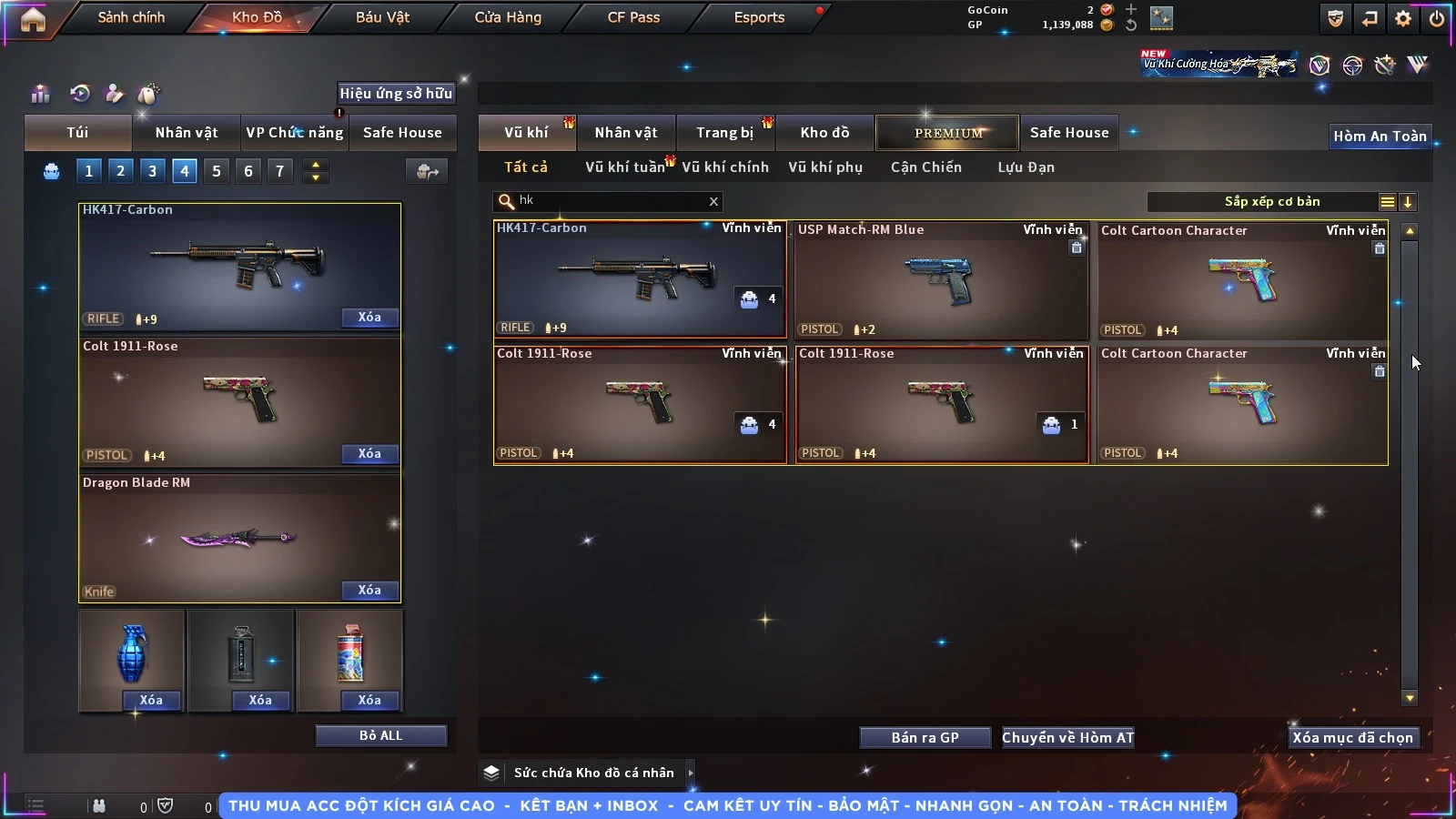This screenshot has width=1456, height=819.
Task: Select the USP Match-RM Blue pistol
Action: pyautogui.click(x=941, y=280)
